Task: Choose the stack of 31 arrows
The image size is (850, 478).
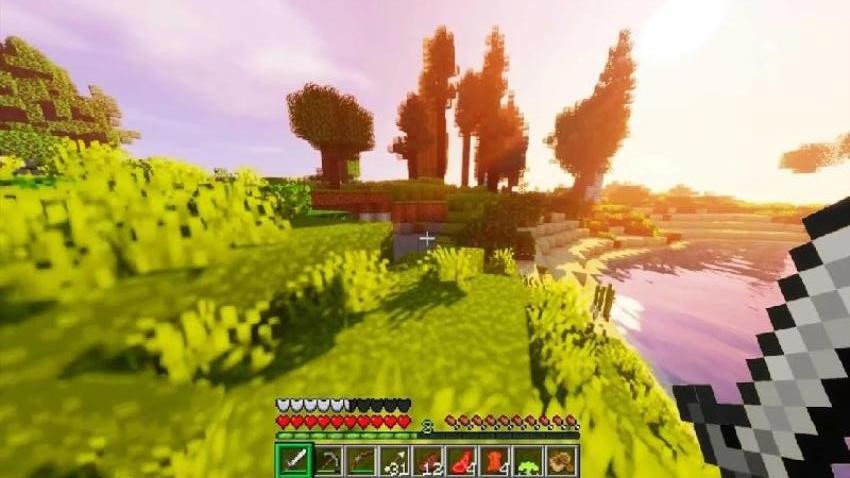Action: tap(394, 460)
